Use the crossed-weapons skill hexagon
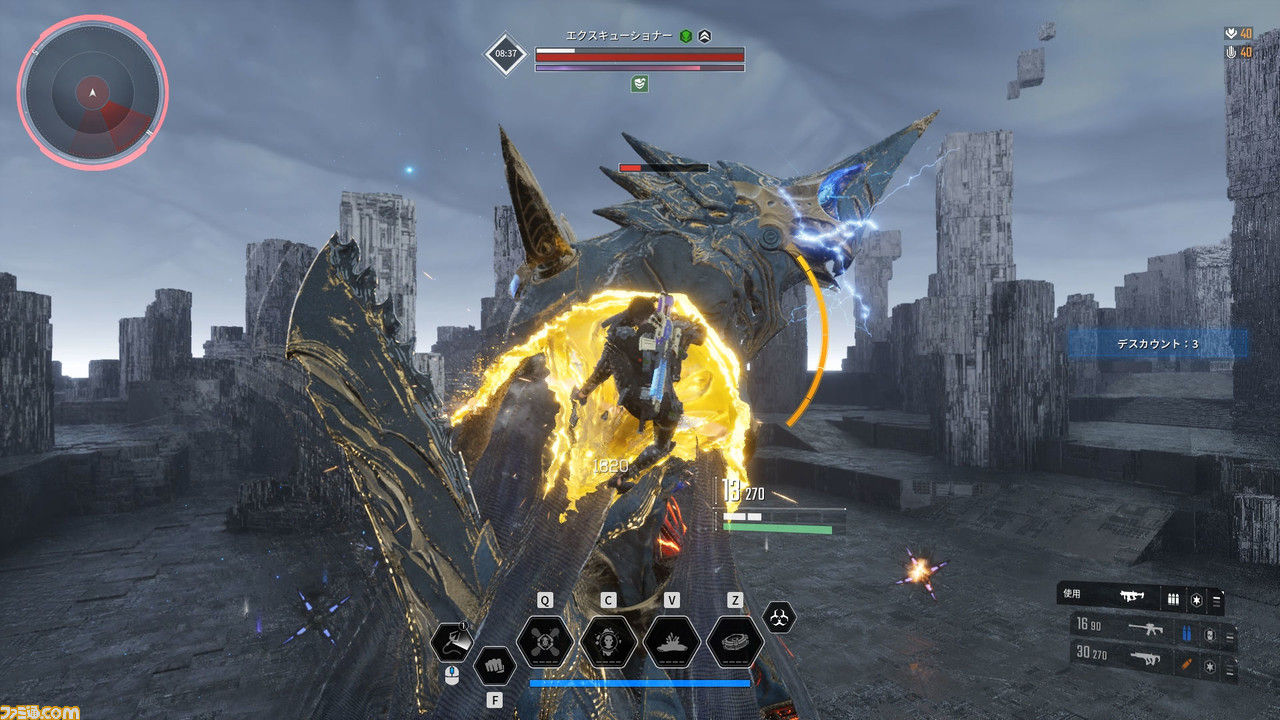Screen dimensions: 1280x720 point(545,642)
